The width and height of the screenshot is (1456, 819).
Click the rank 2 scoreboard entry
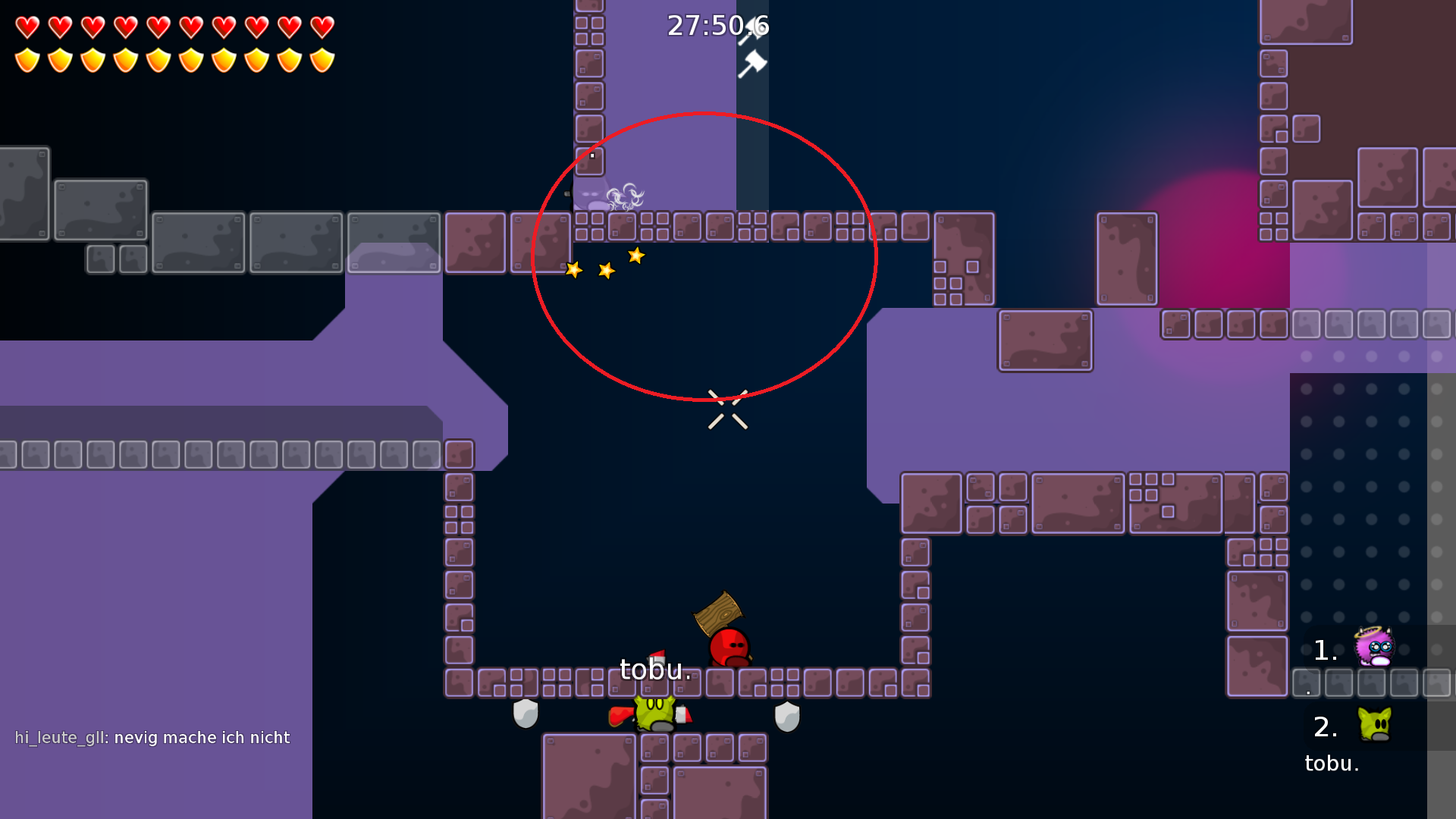coord(1326,726)
